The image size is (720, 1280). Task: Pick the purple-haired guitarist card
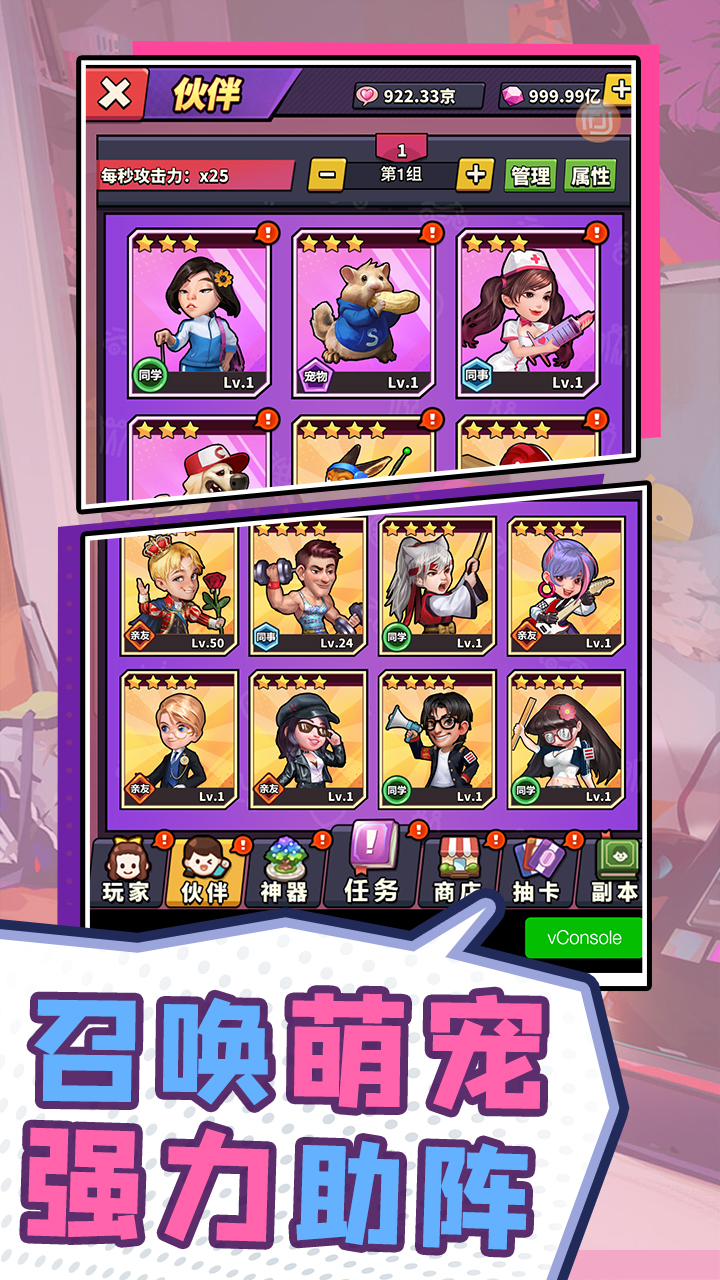(x=566, y=587)
